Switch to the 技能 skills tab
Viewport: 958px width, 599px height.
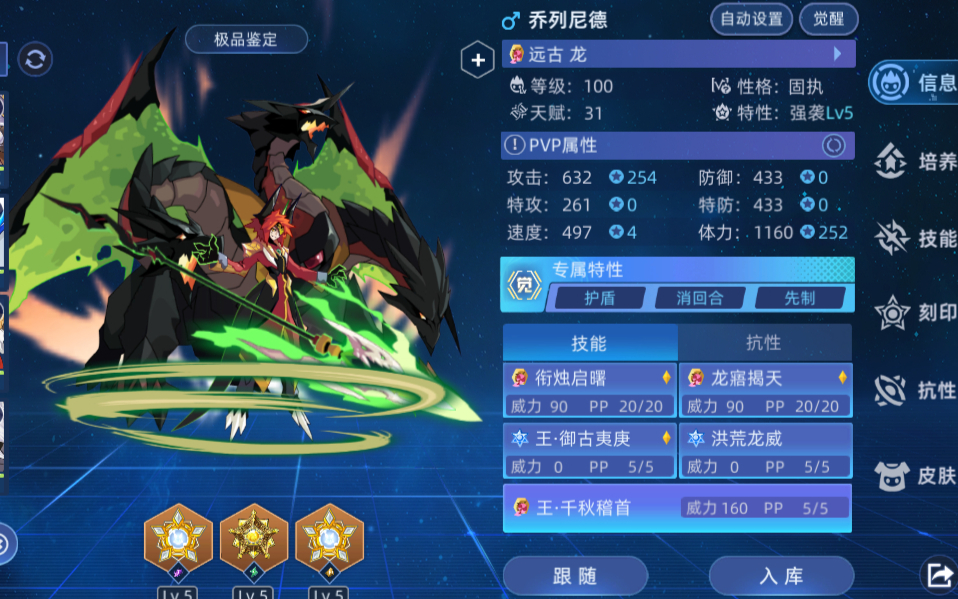click(x=589, y=343)
